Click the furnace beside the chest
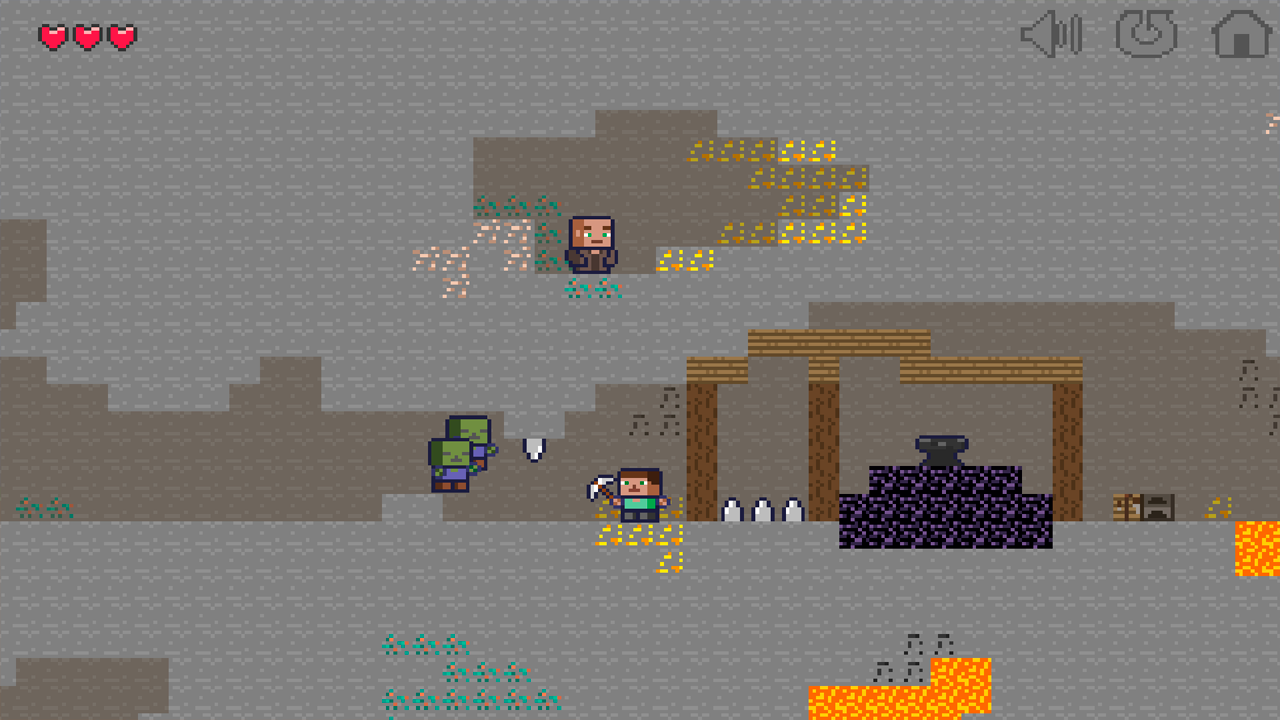 click(1158, 507)
